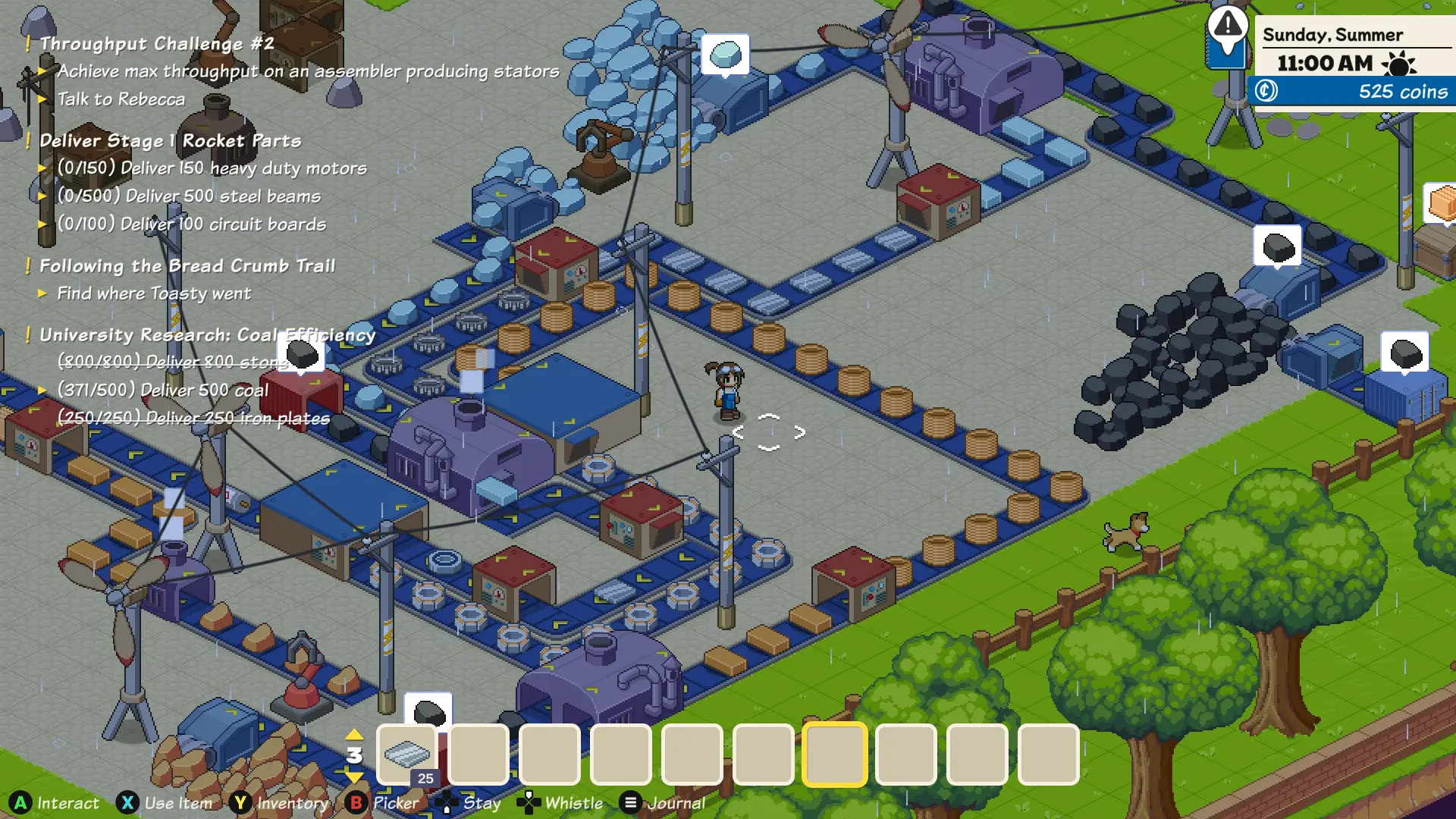This screenshot has height=819, width=1456.
Task: Switch hotbar row with the down arrow
Action: pos(354,777)
